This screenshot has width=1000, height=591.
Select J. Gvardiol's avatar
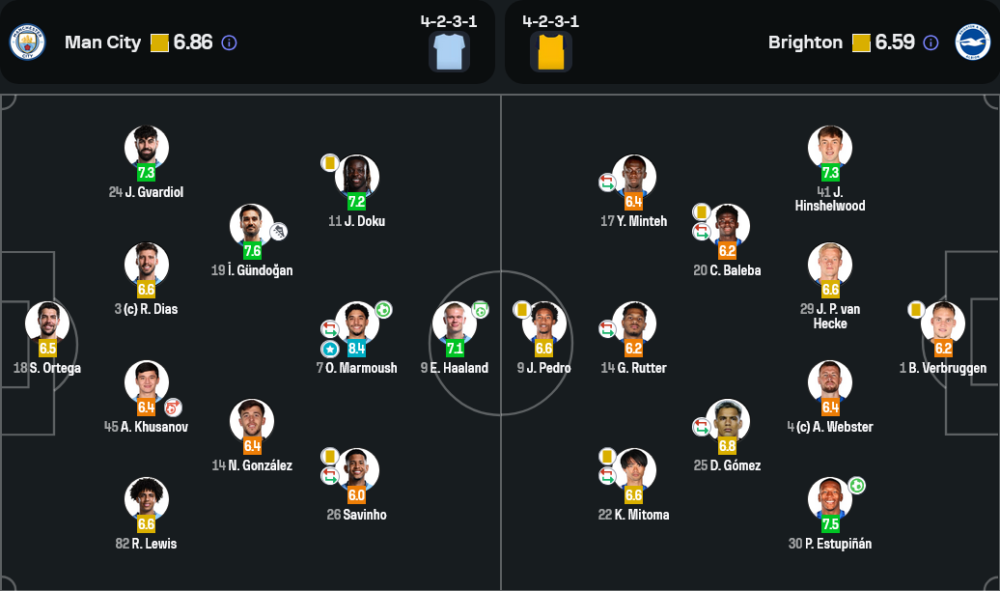point(146,148)
